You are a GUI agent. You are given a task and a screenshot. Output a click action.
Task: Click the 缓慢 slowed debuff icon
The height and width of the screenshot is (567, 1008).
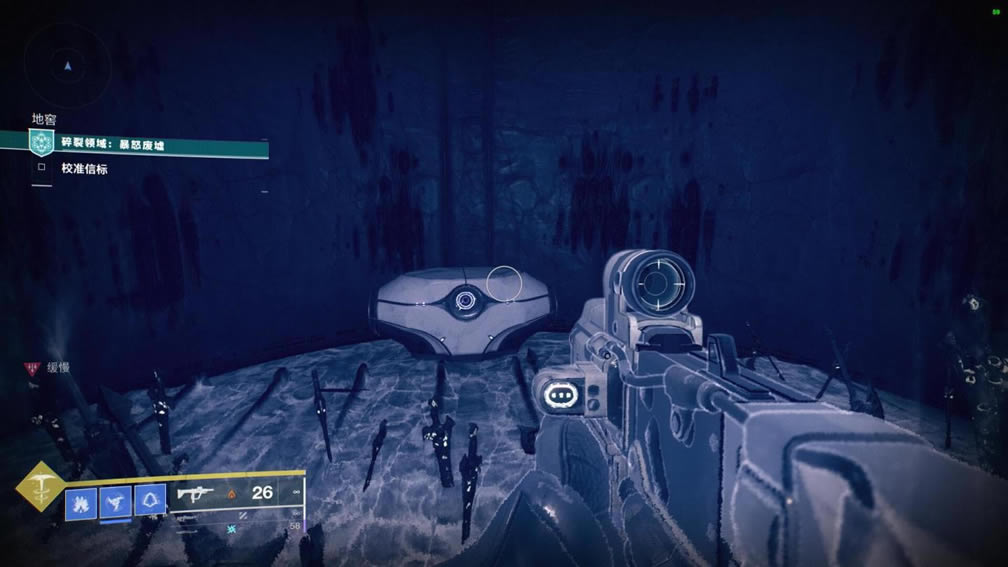(30, 369)
